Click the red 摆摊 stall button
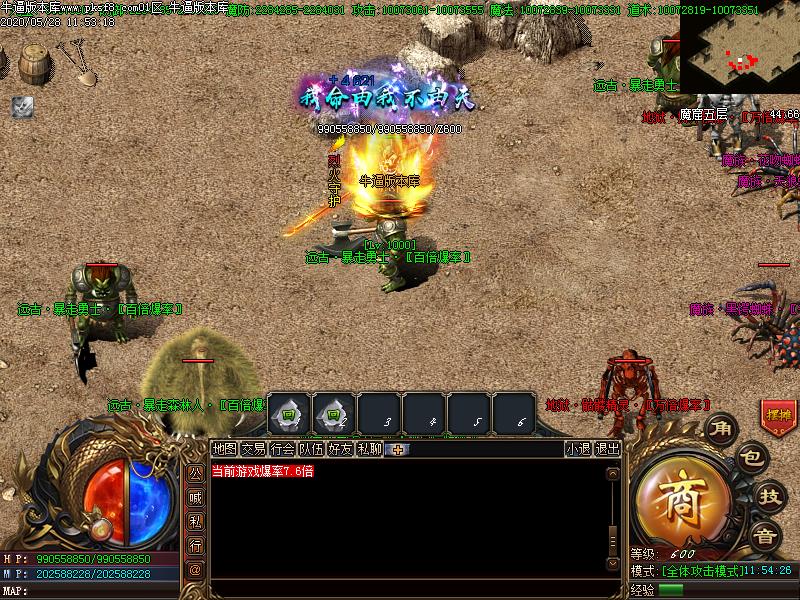The image size is (800, 600). pyautogui.click(x=778, y=413)
